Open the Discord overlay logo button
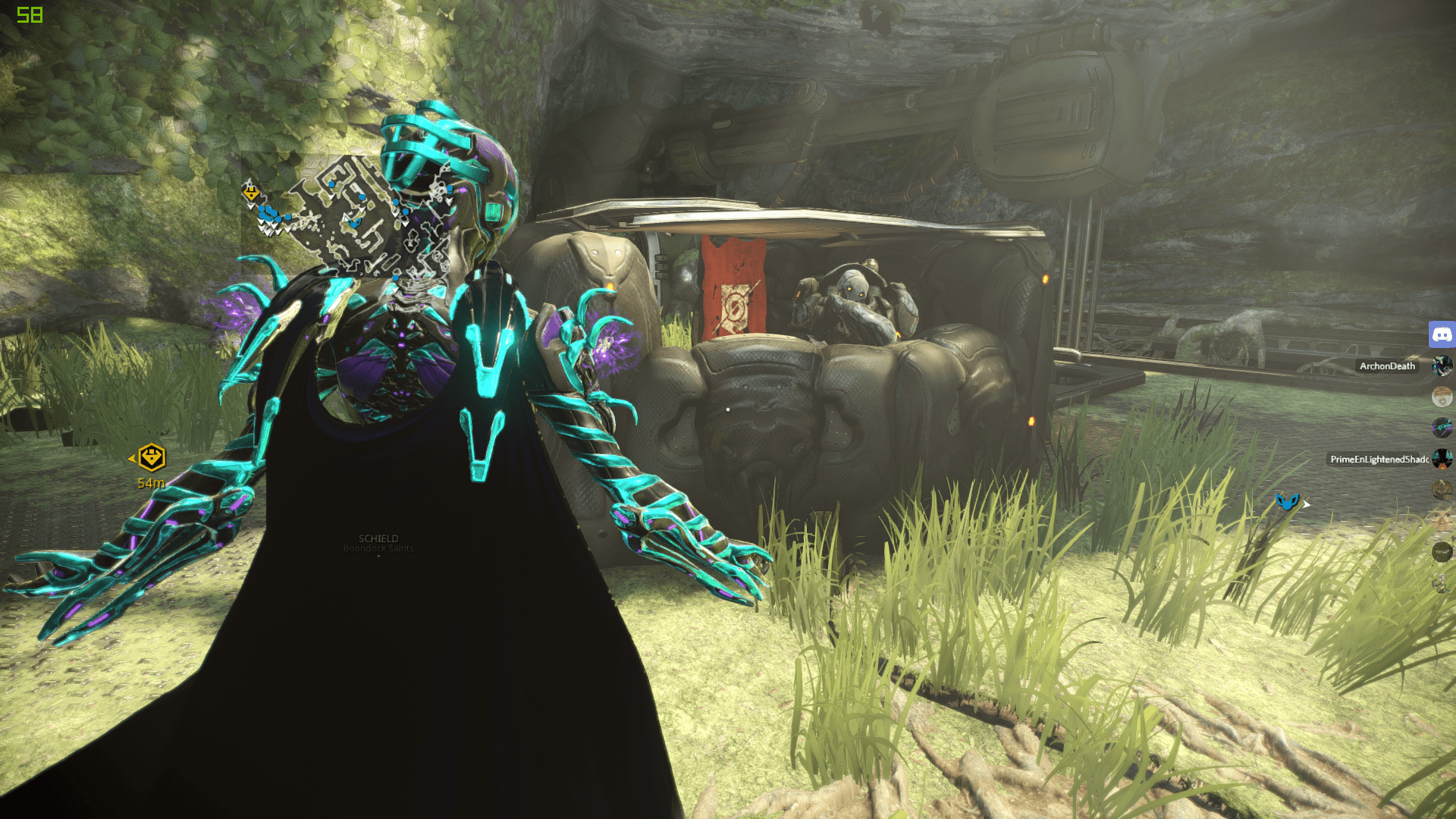This screenshot has height=819, width=1456. coord(1442,334)
